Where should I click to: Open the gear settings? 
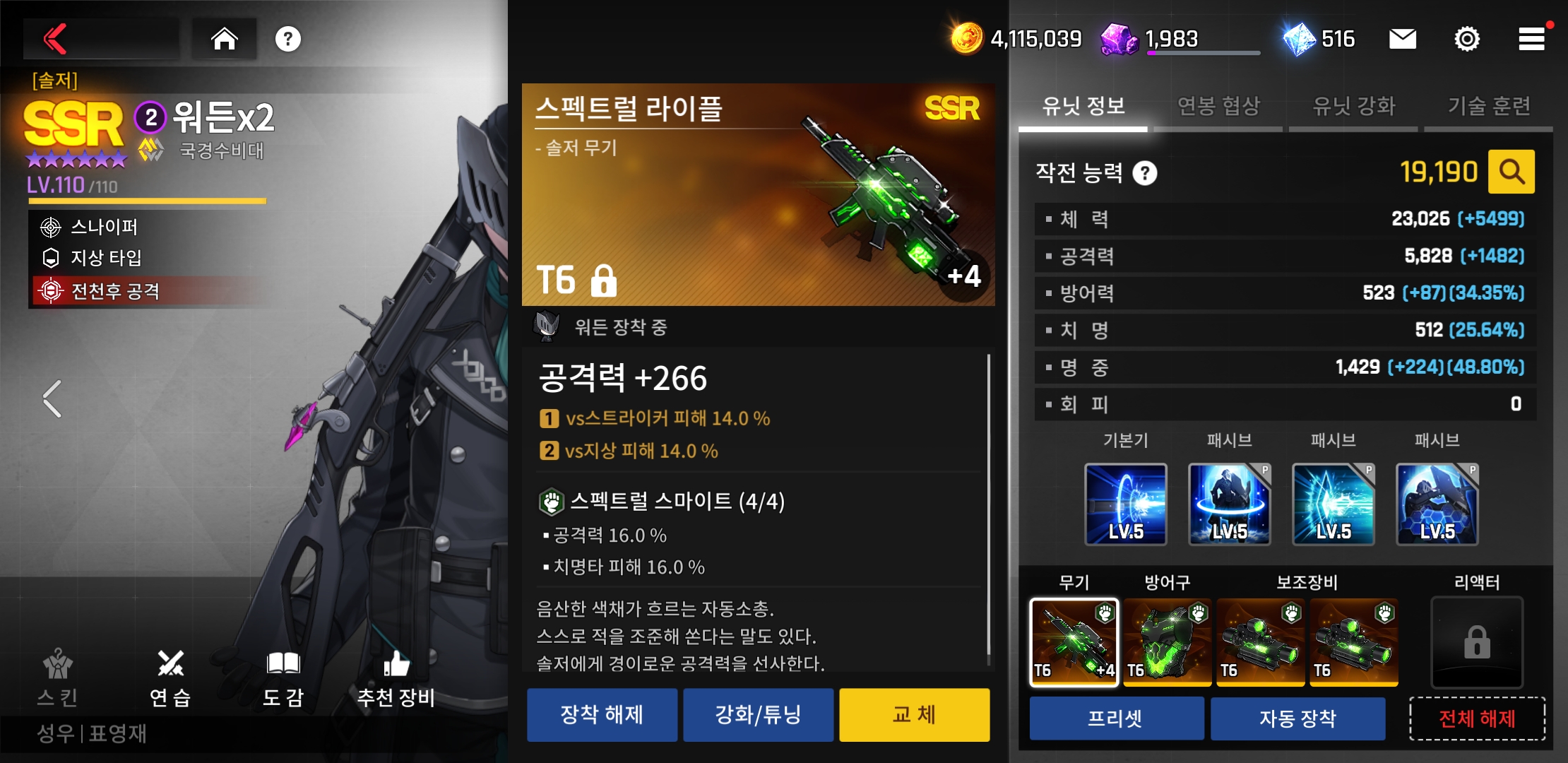(x=1467, y=39)
